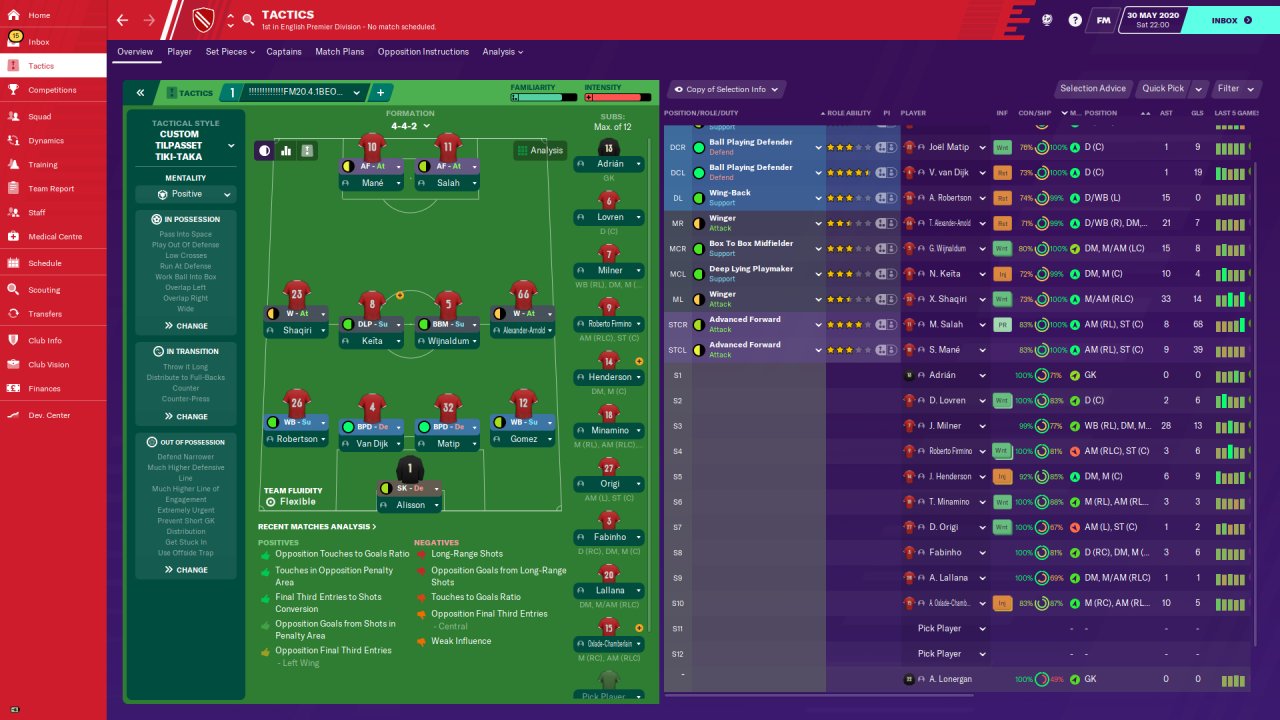This screenshot has width=1280, height=720.
Task: Open the Transfers section
Action: [45, 314]
